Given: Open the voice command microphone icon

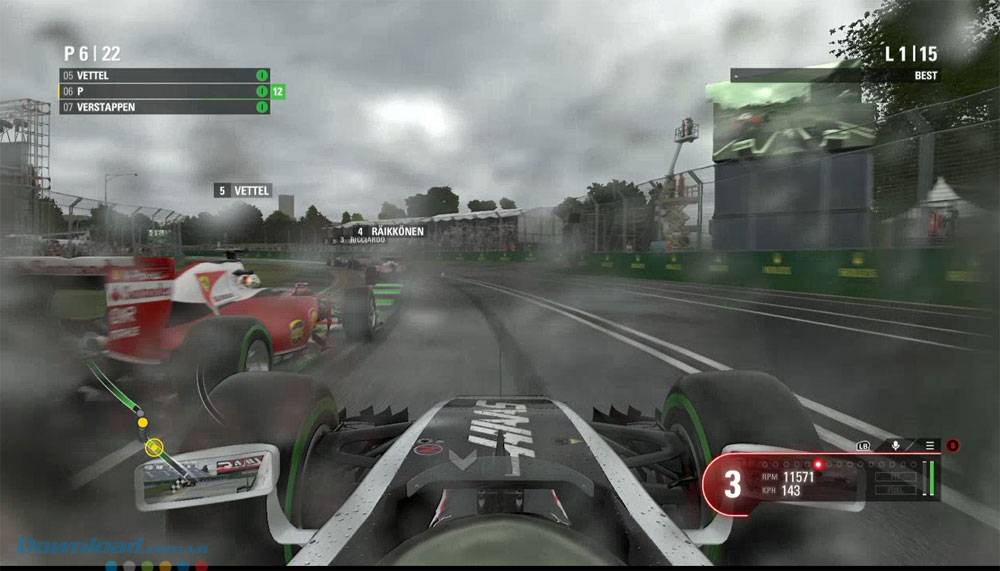Looking at the screenshot, I should pyautogui.click(x=896, y=445).
